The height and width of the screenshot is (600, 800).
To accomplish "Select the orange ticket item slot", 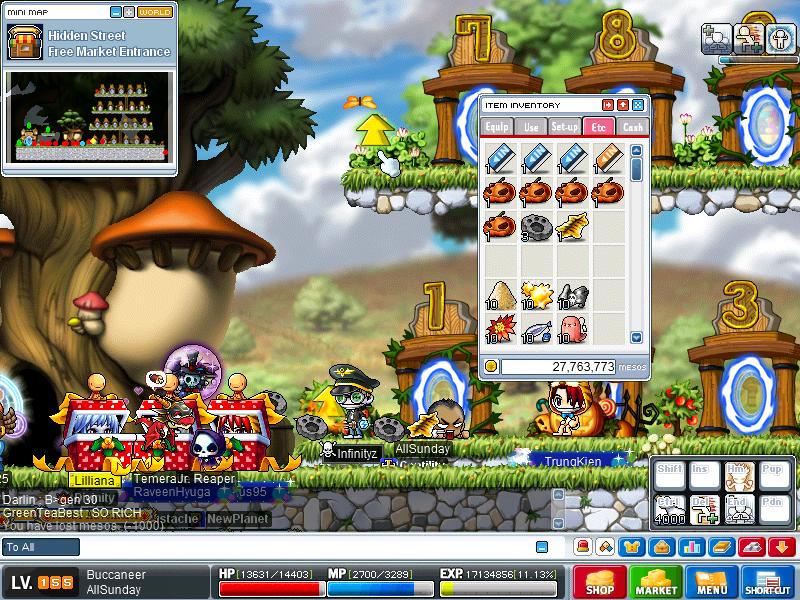I will [608, 158].
